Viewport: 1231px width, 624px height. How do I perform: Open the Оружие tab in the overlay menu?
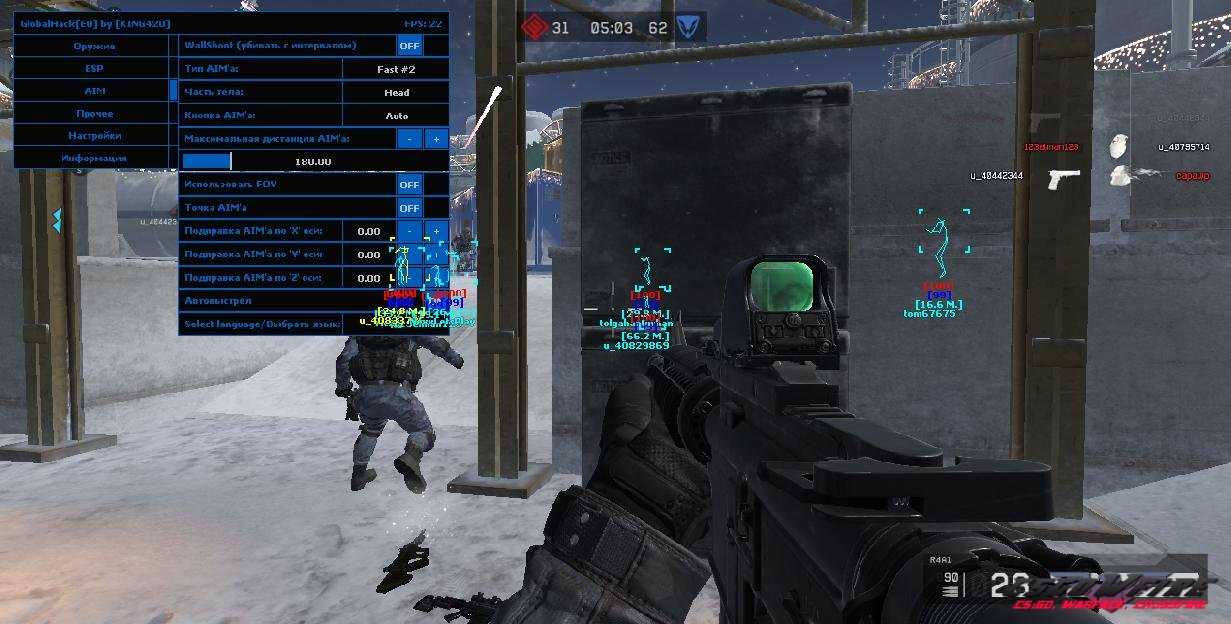tap(94, 46)
